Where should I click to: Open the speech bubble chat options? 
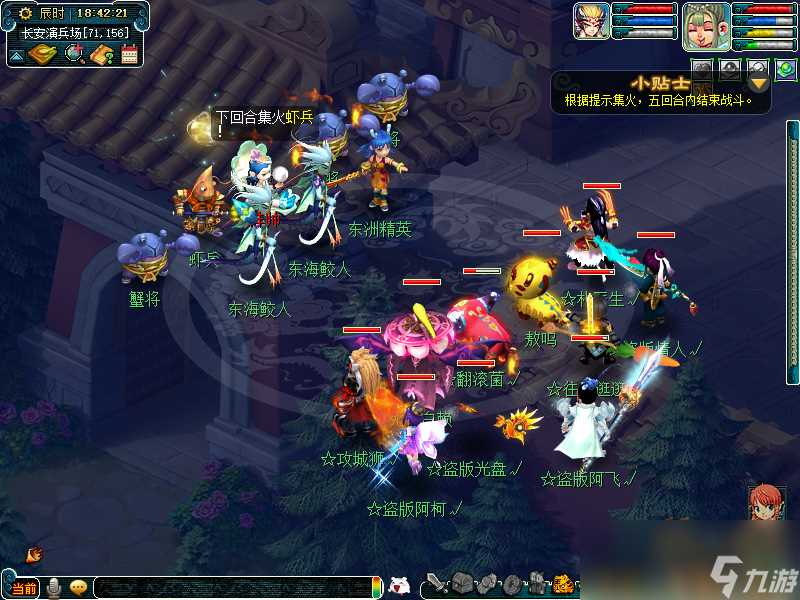(78, 587)
